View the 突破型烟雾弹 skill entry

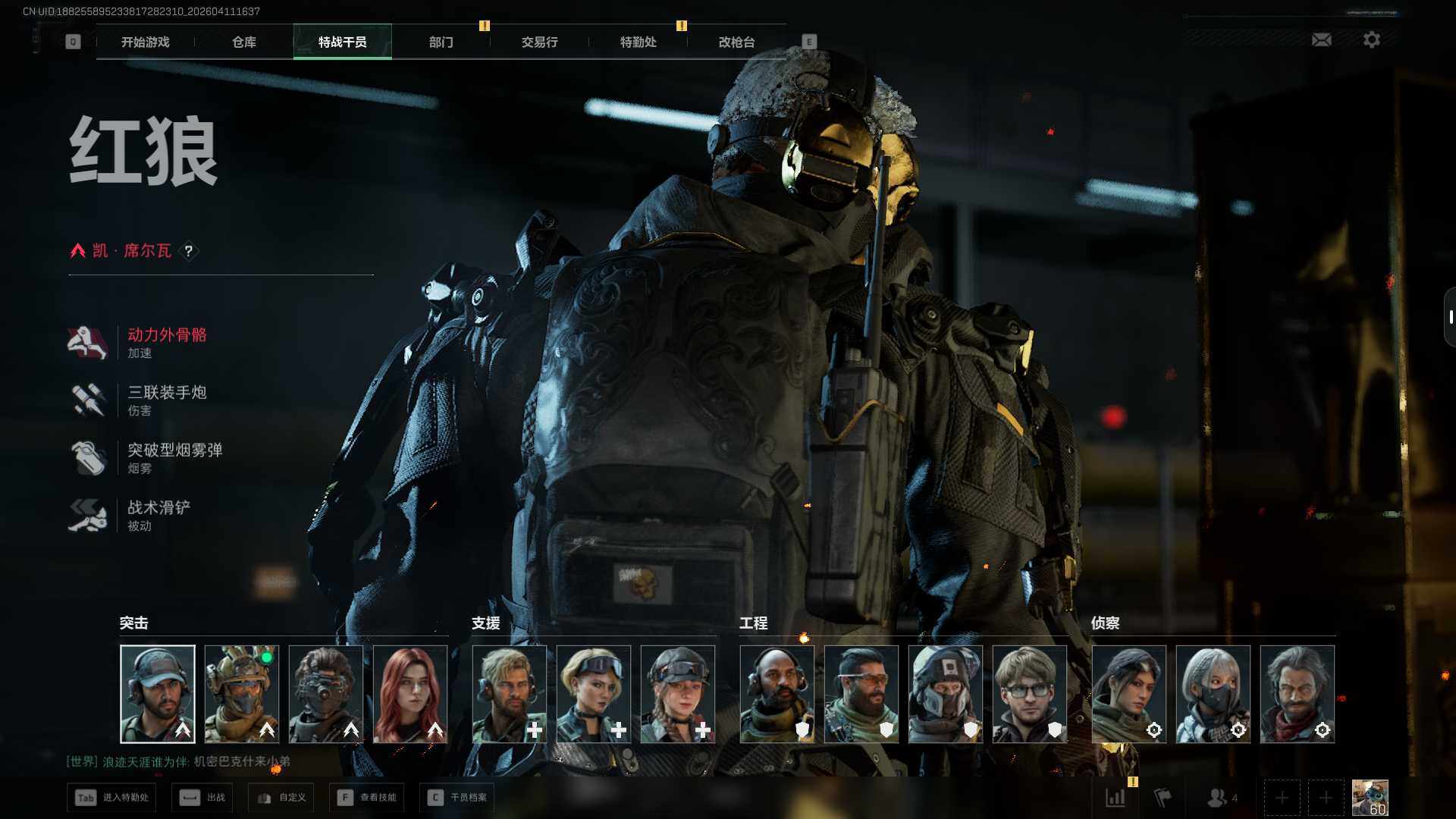174,457
